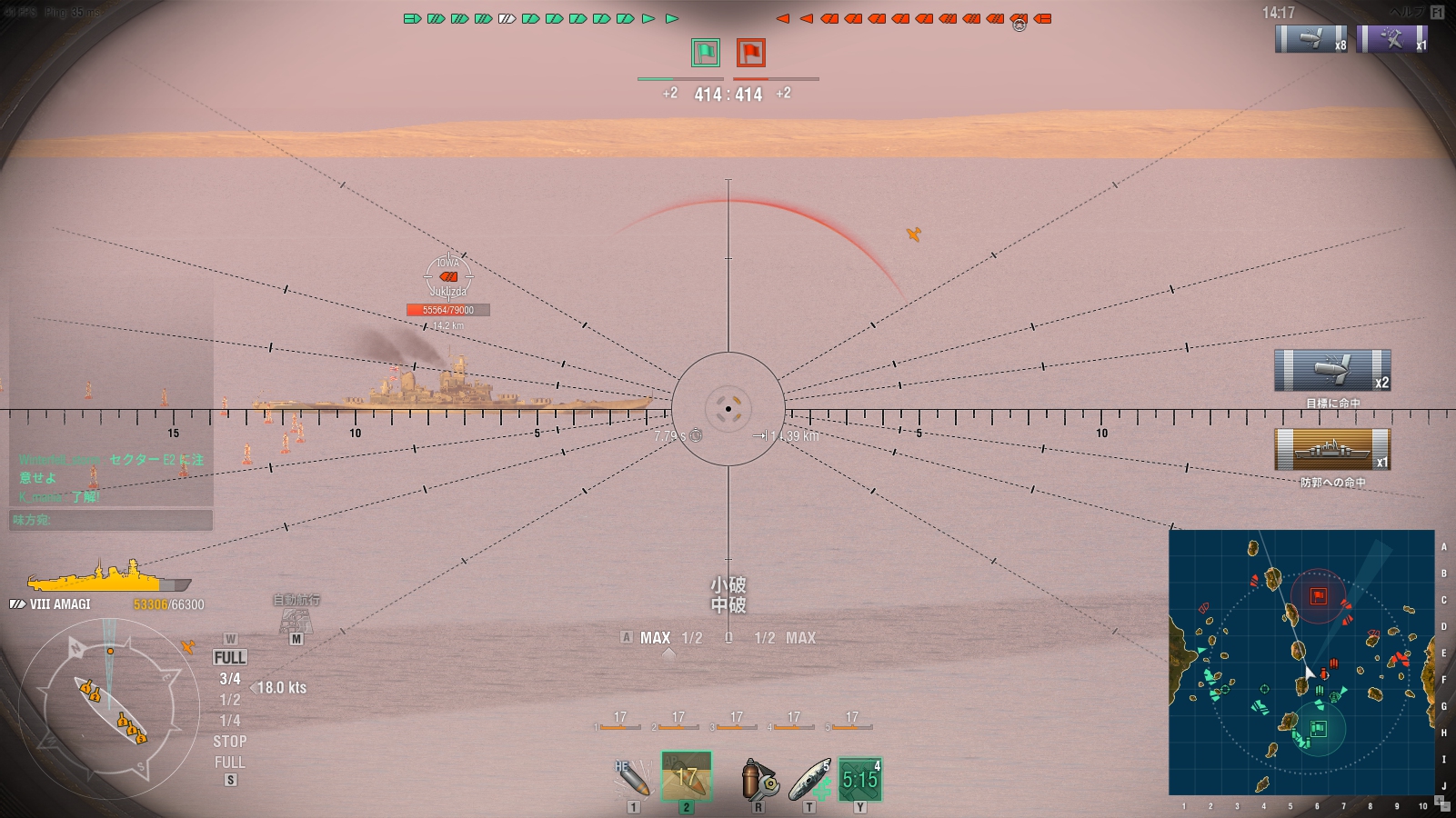Toggle the autopilot (自動航行) icon
The image size is (1456, 818).
(x=296, y=619)
